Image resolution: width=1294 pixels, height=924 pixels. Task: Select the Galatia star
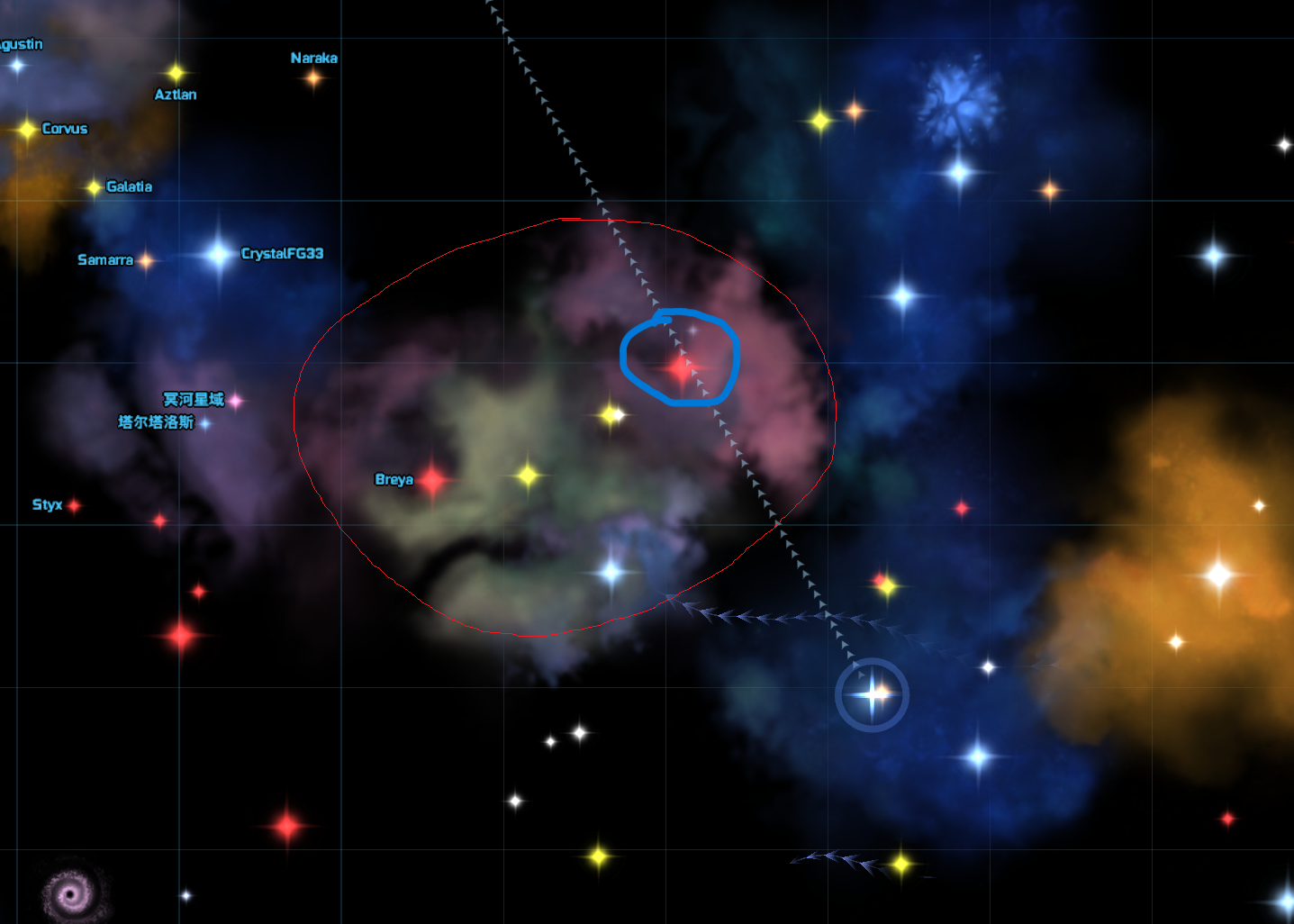95,187
